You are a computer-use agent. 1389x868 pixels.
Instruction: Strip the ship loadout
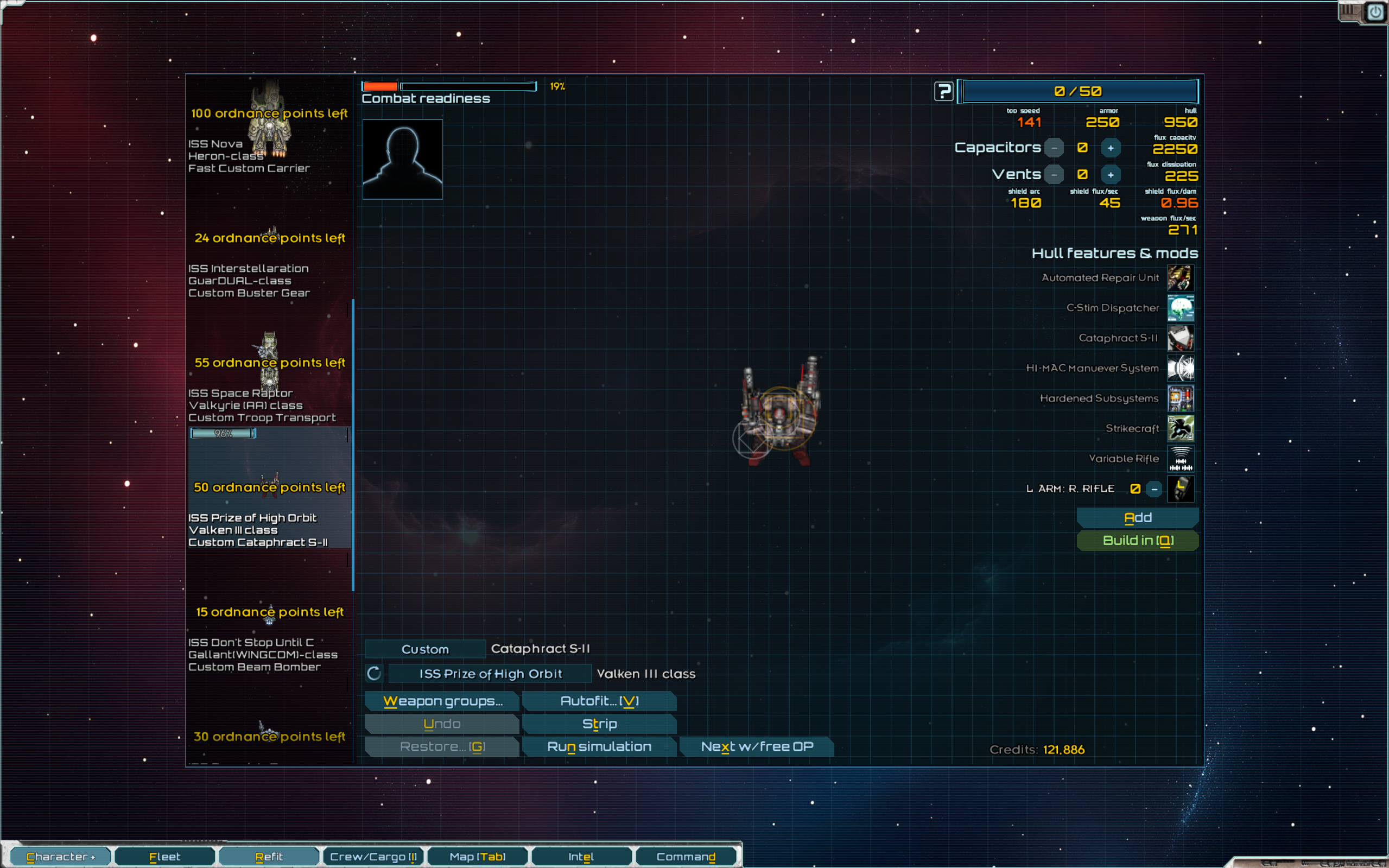tap(599, 724)
